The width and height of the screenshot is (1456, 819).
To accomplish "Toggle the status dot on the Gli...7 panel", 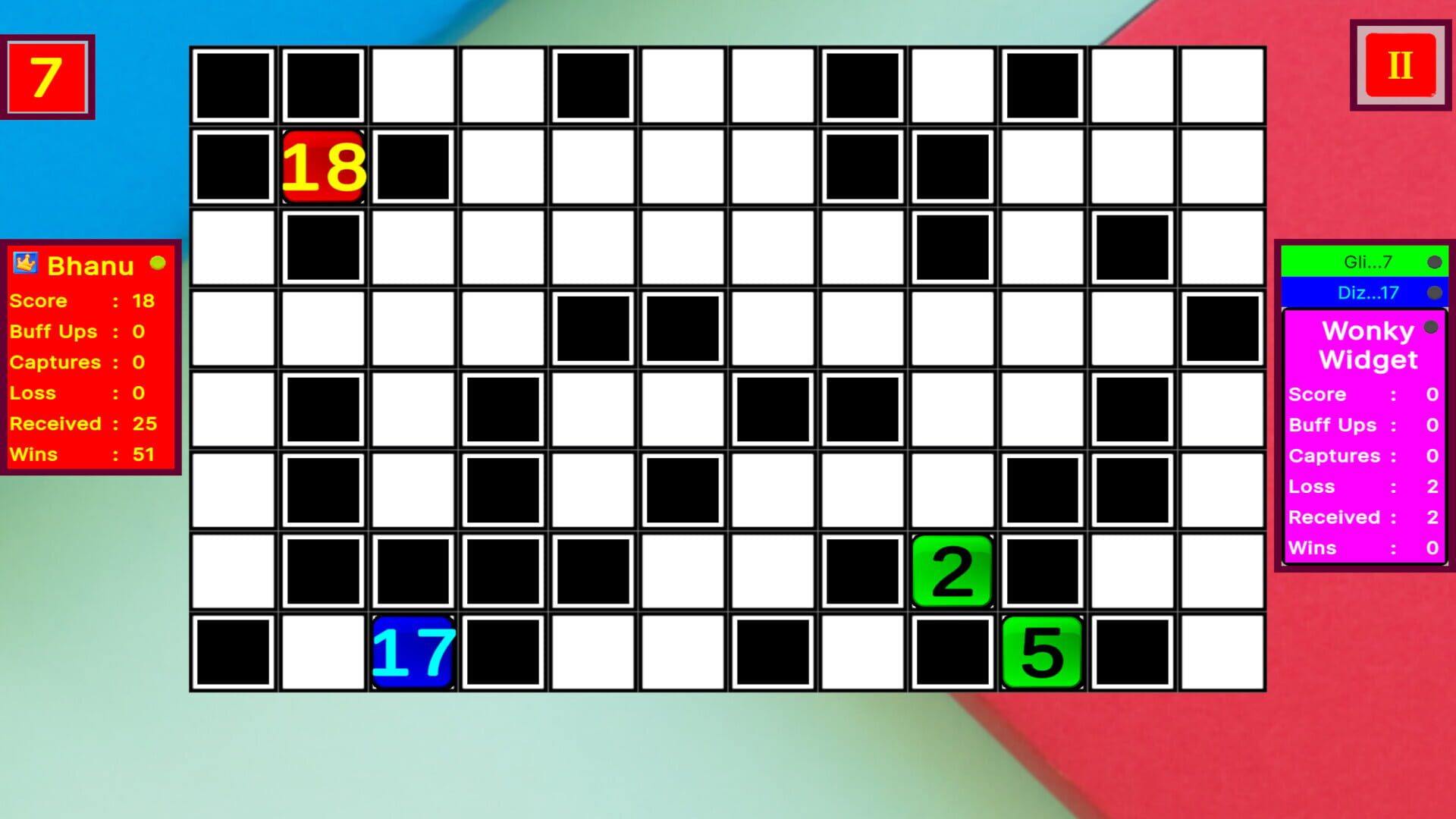I will point(1433,263).
